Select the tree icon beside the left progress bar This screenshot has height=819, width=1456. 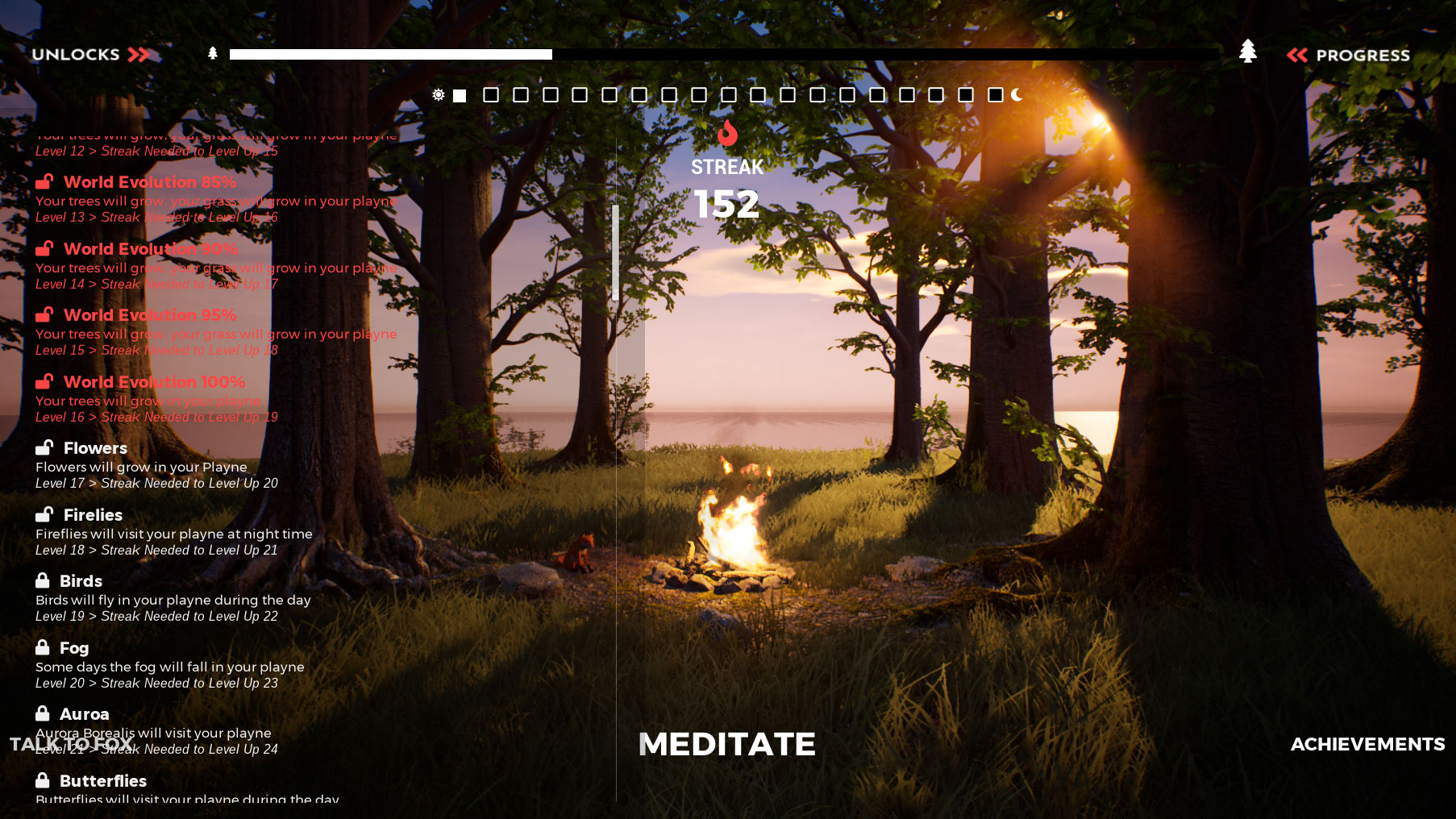point(211,52)
